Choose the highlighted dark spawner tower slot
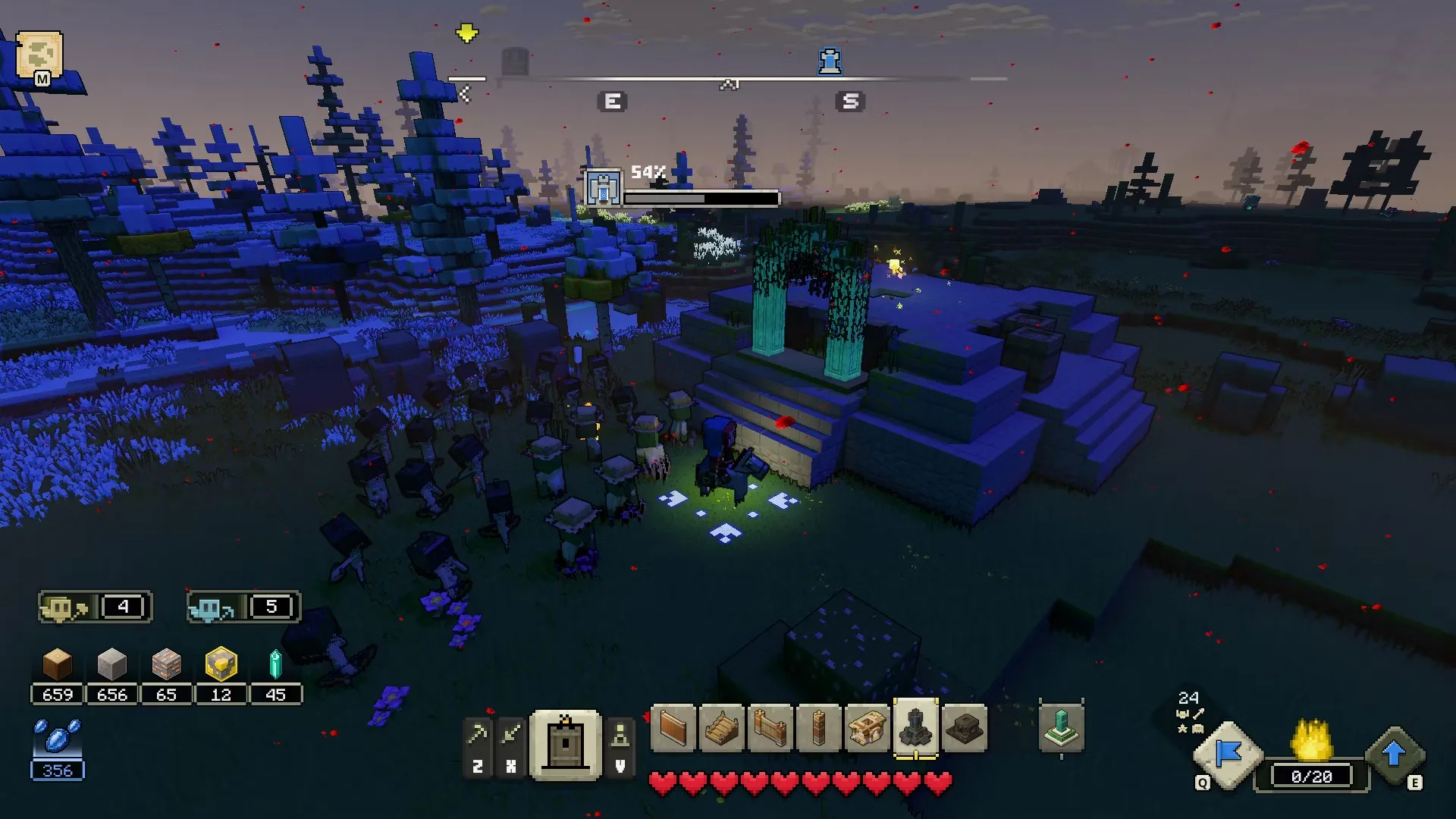The width and height of the screenshot is (1456, 819). 915,729
